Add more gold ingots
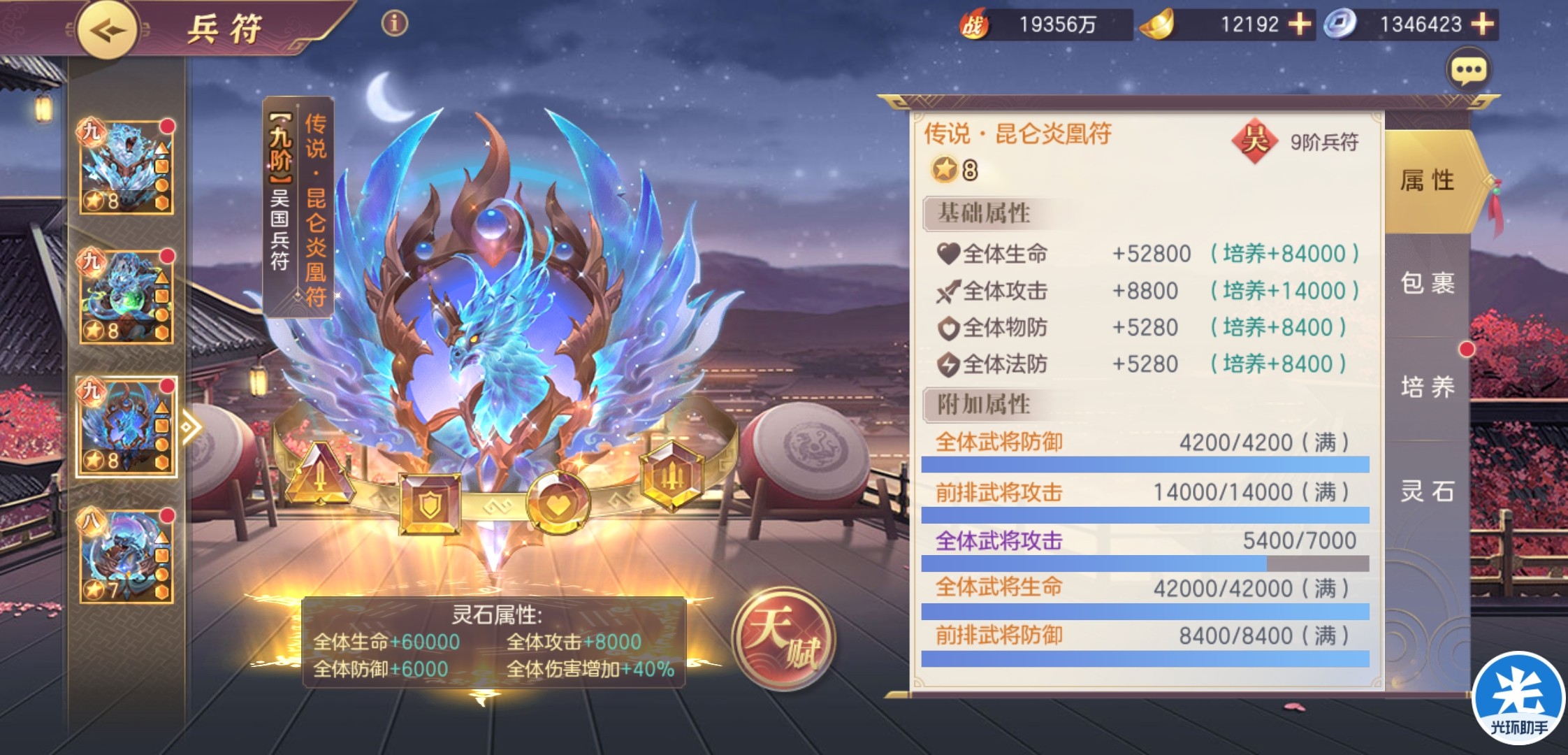Screen dimensions: 1568x755 (x=1299, y=24)
